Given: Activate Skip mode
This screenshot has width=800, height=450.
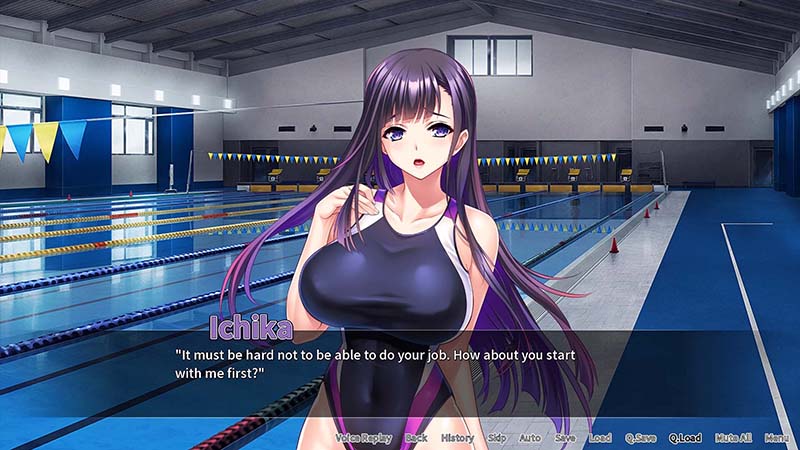Looking at the screenshot, I should (497, 438).
